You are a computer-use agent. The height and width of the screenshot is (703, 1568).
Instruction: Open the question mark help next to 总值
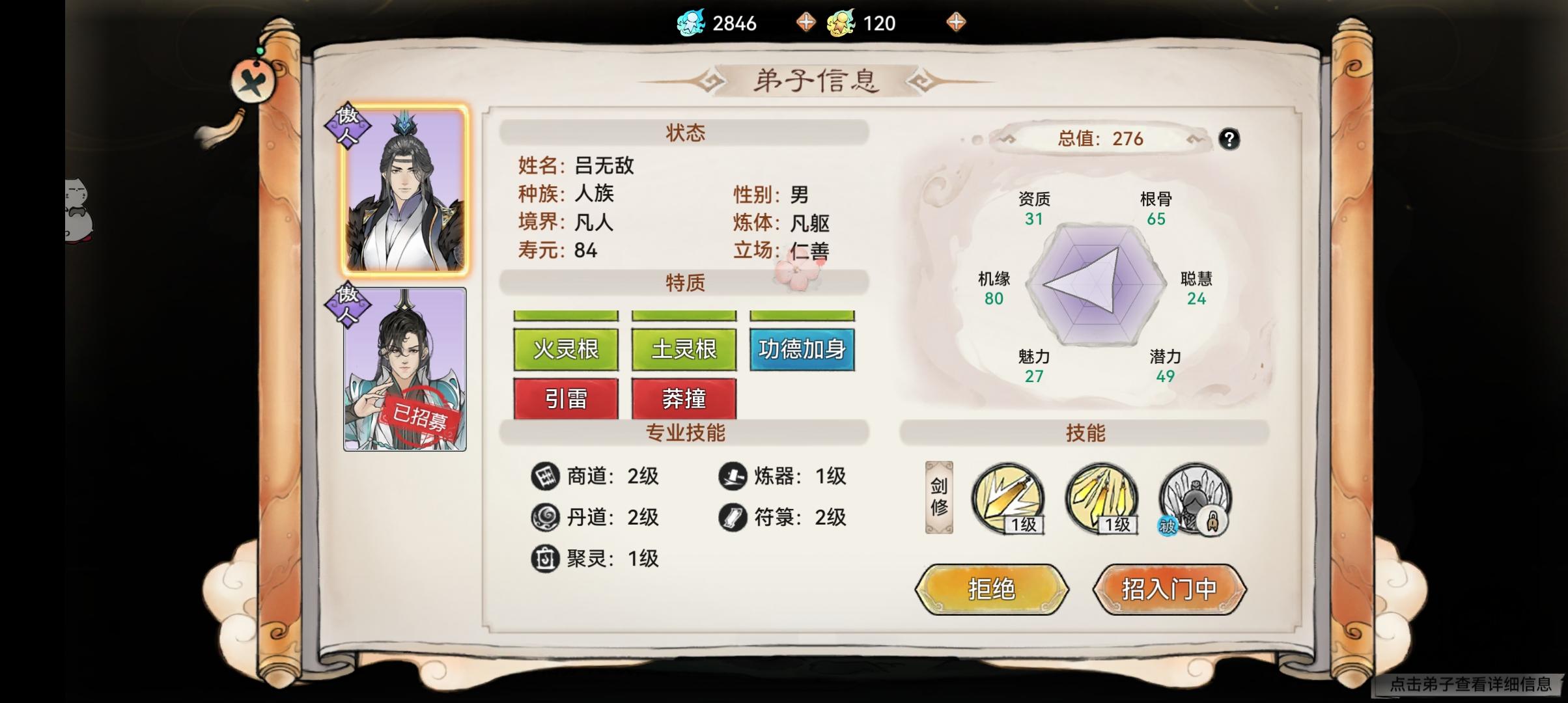[1229, 138]
